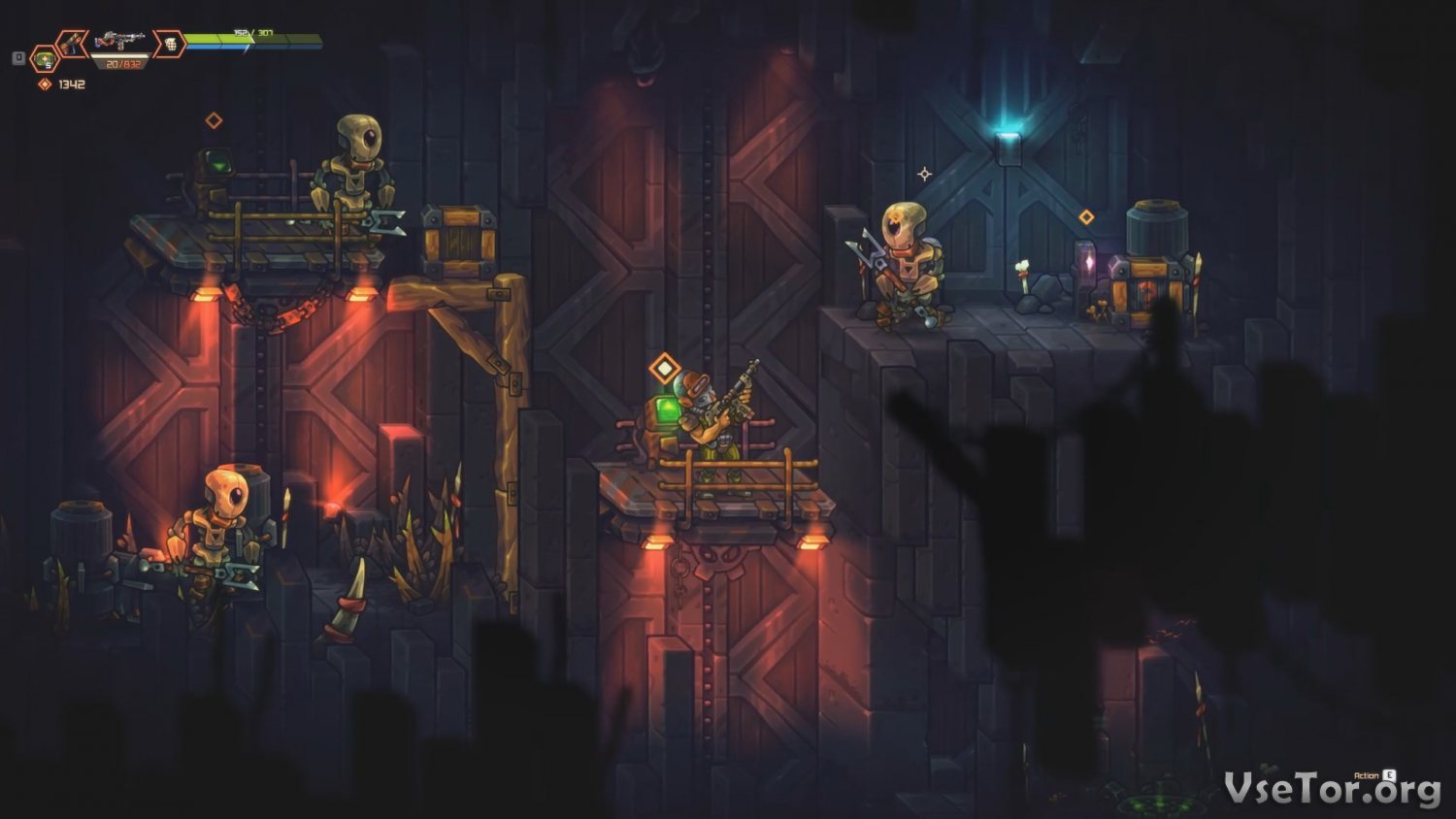Viewport: 1456px width, 819px height.
Task: Switch to the secondary pistol weapon slot
Action: coord(72,44)
